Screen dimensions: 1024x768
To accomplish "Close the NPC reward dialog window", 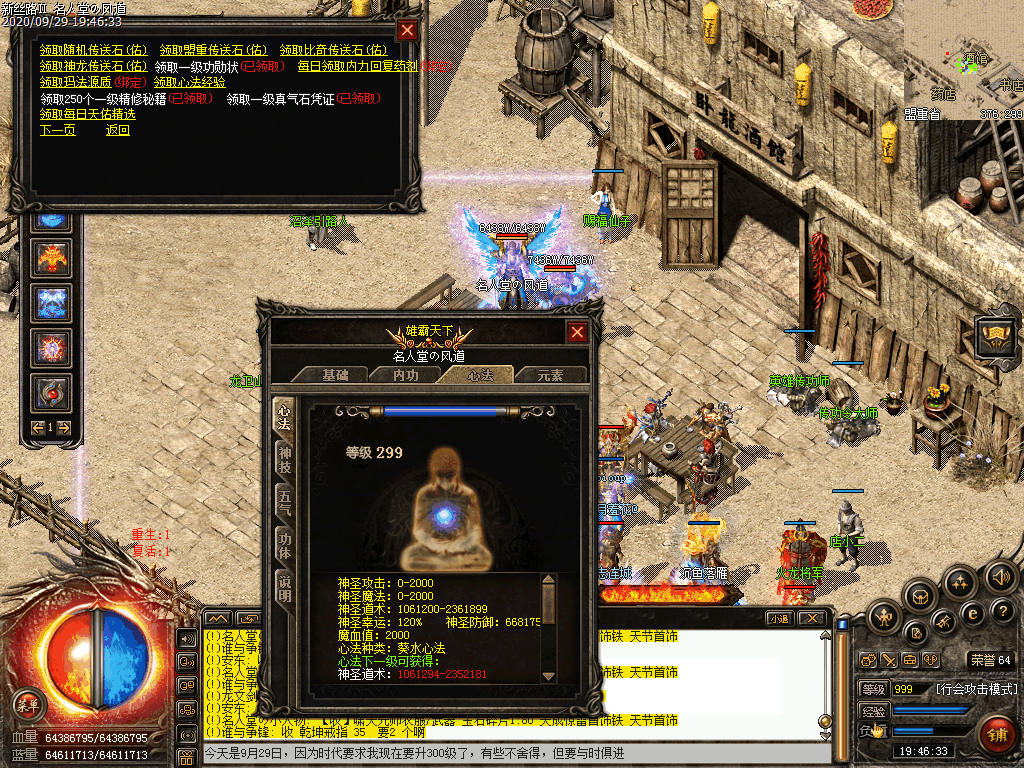I will [407, 30].
